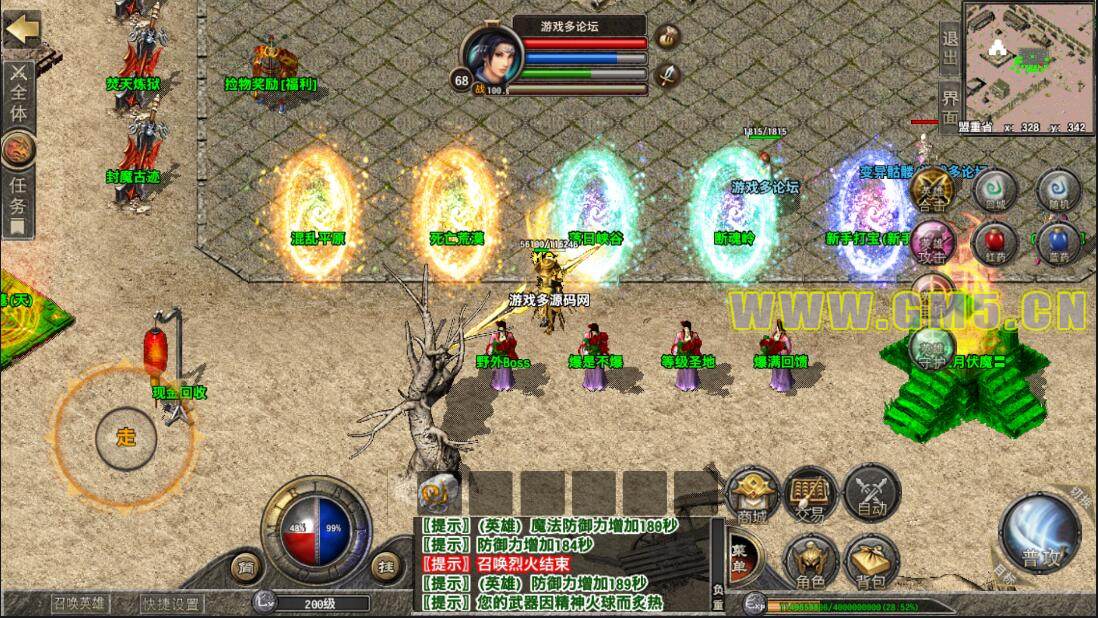1098x618 pixels.
Task: Click the 走 walk joystick center
Action: pos(126,437)
